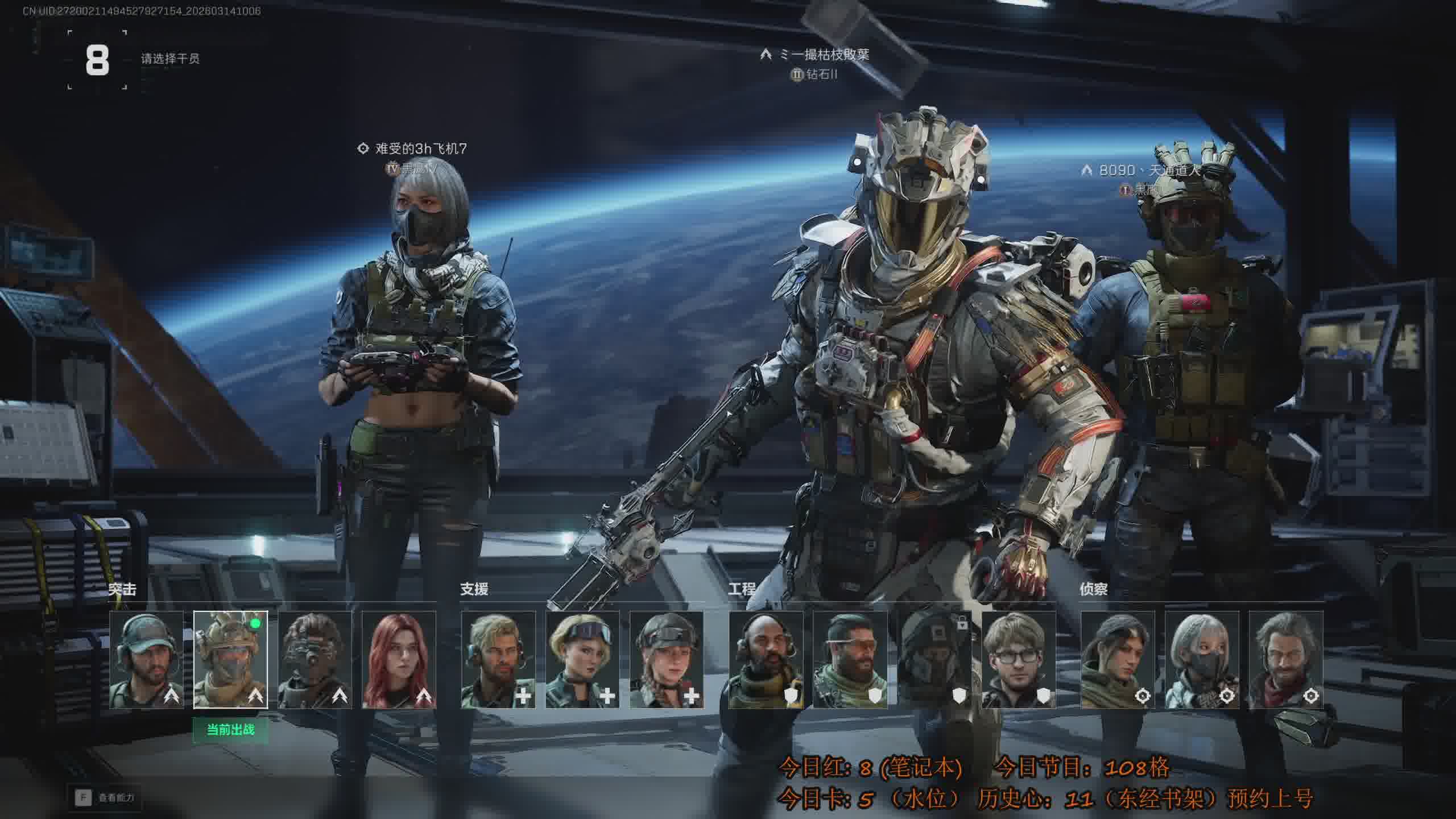Select the red-haired female assault operator

click(x=399, y=660)
